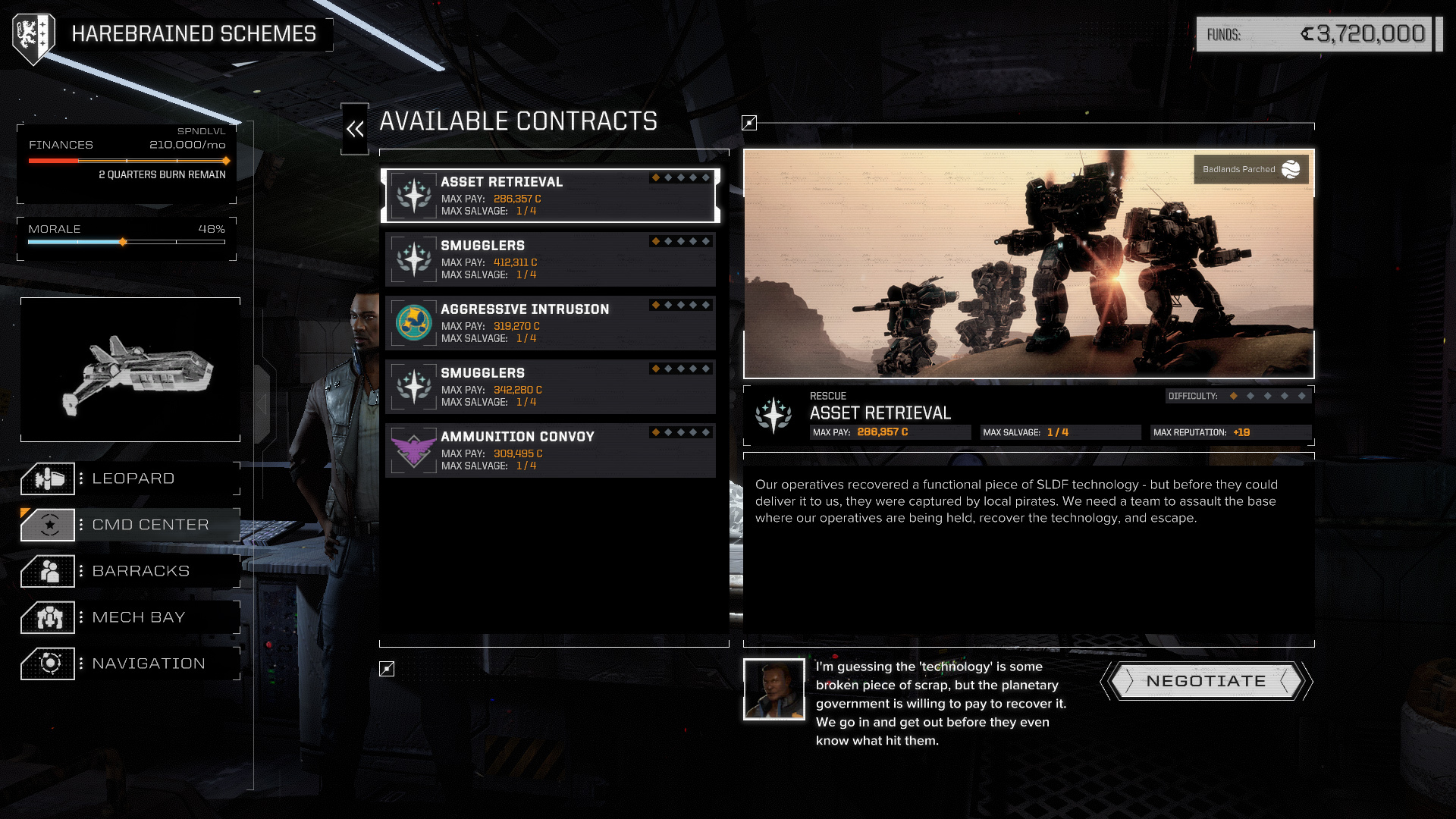Viewport: 1456px width, 819px height.
Task: Click the Badlands Parched planet icon
Action: pyautogui.click(x=1290, y=169)
